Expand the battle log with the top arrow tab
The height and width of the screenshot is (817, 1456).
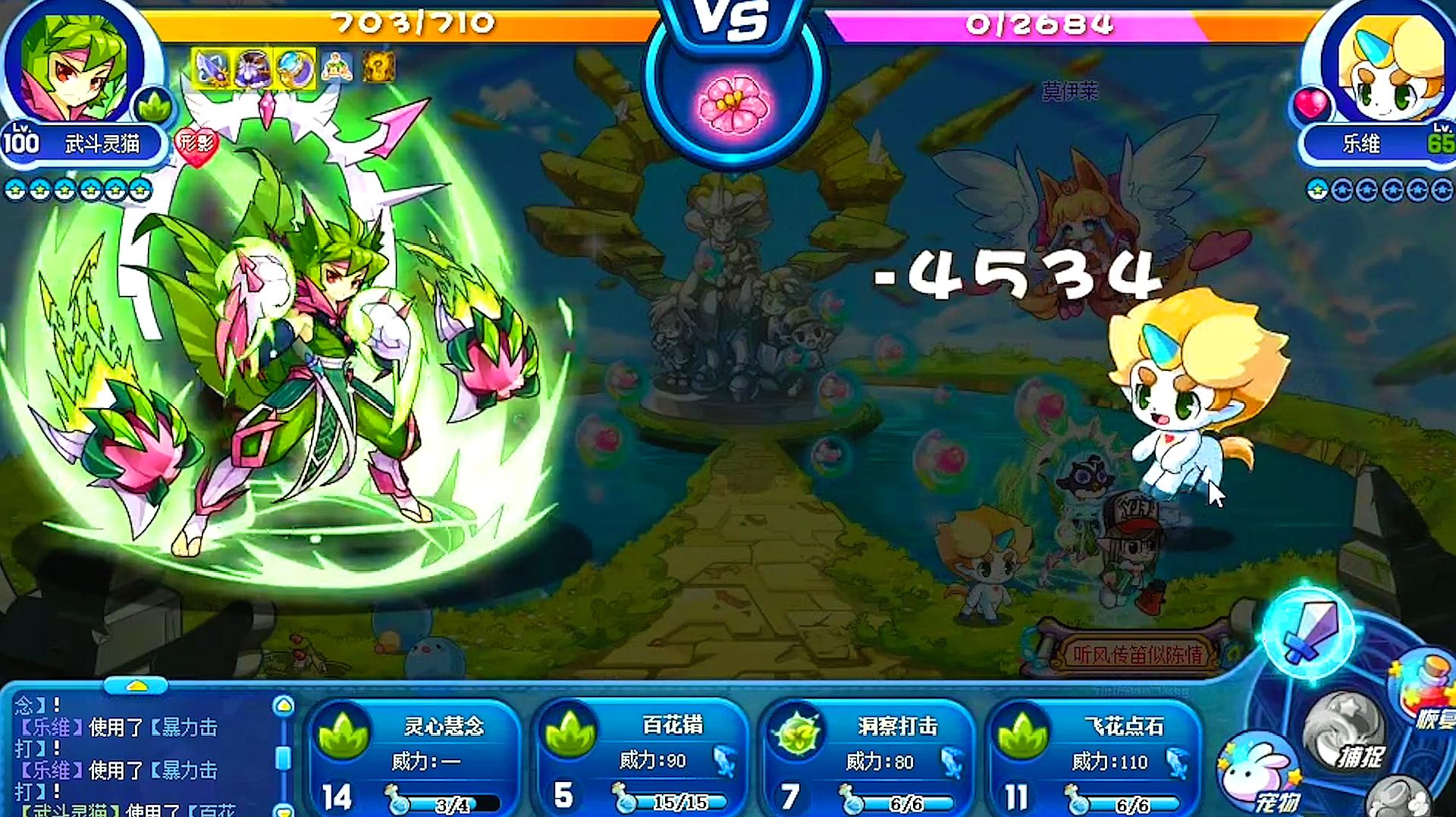point(136,686)
